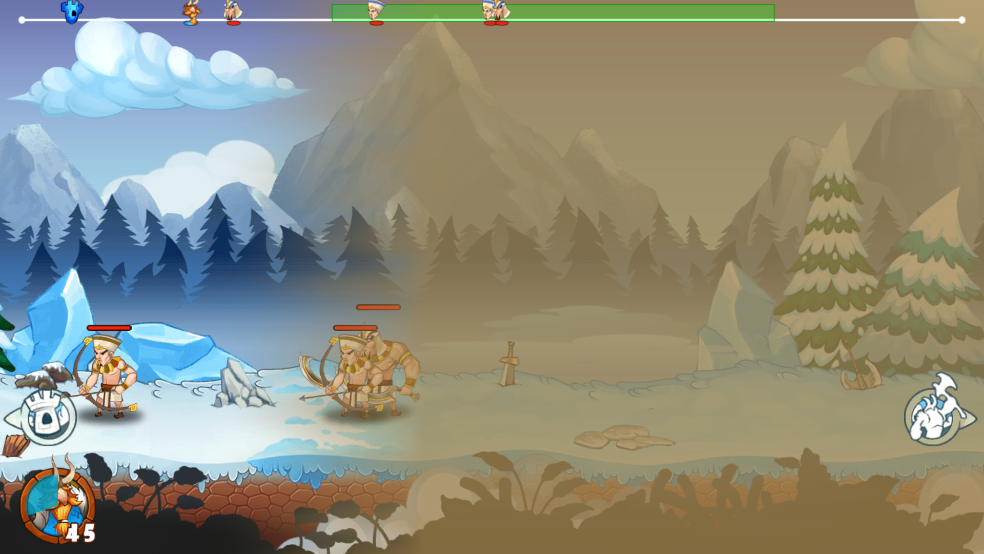Select the viking head marker on the battle track
Viewport: 984px width, 554px height.
click(x=190, y=13)
